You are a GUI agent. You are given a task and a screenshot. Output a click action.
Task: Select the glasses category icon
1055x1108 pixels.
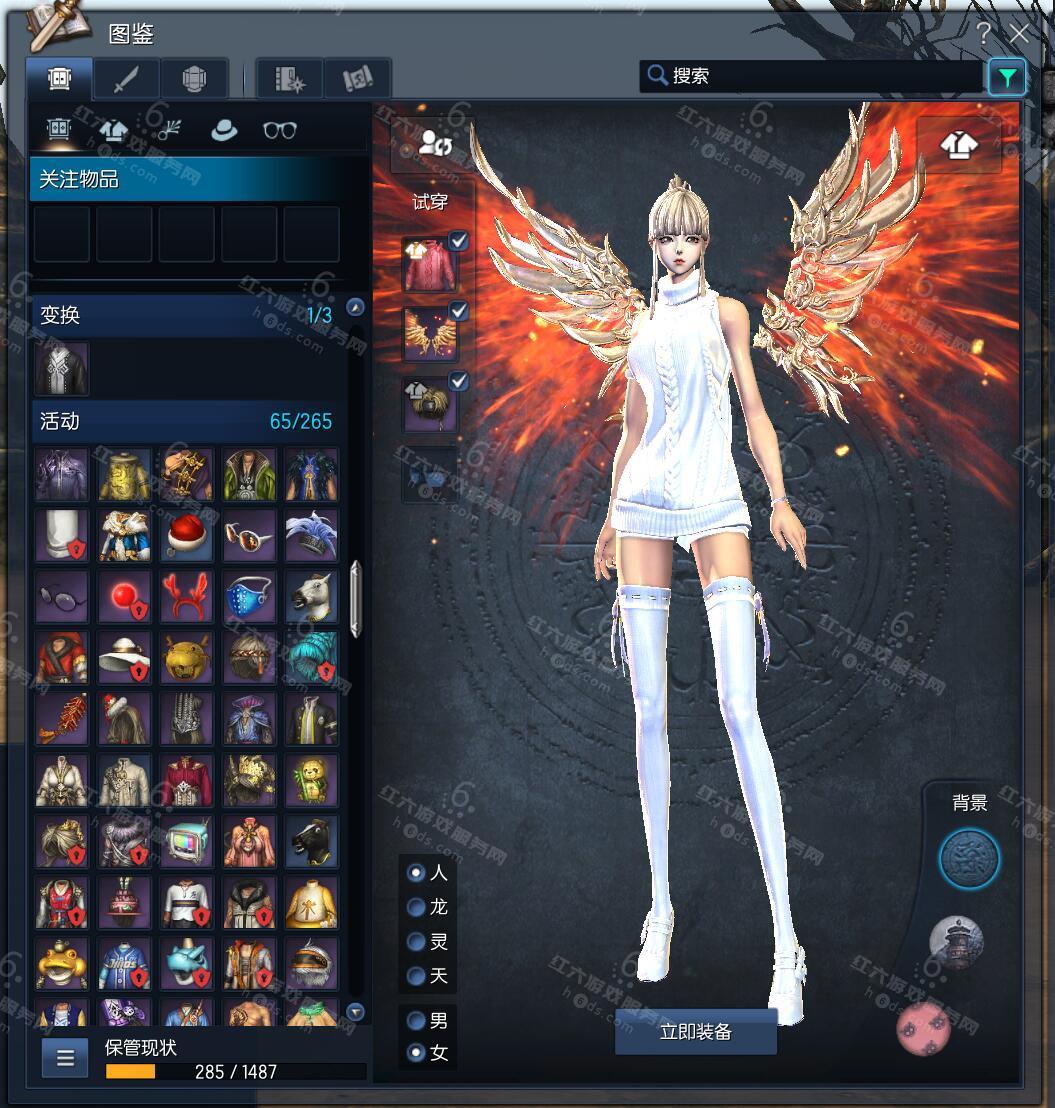click(x=280, y=130)
